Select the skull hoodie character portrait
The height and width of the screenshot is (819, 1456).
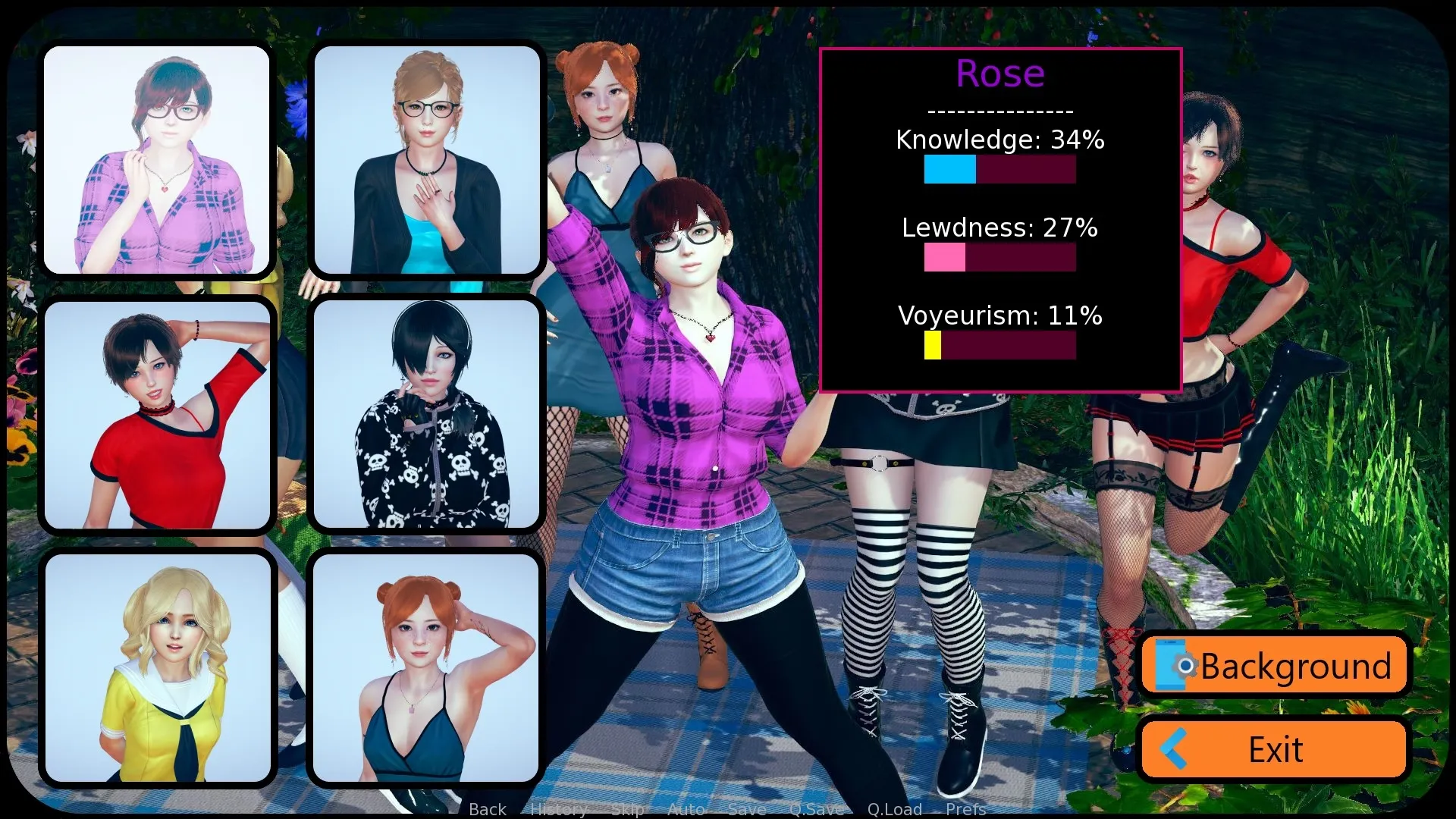[427, 415]
